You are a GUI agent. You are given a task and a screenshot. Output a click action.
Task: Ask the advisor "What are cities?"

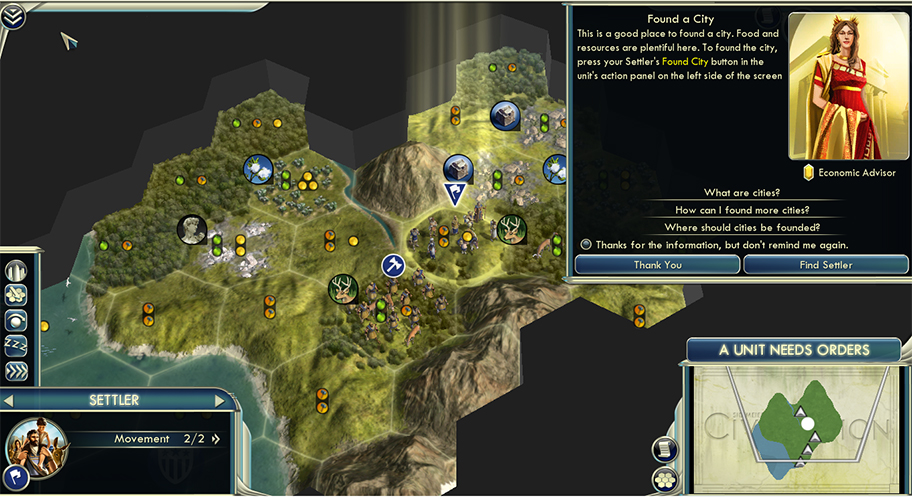pyautogui.click(x=742, y=193)
